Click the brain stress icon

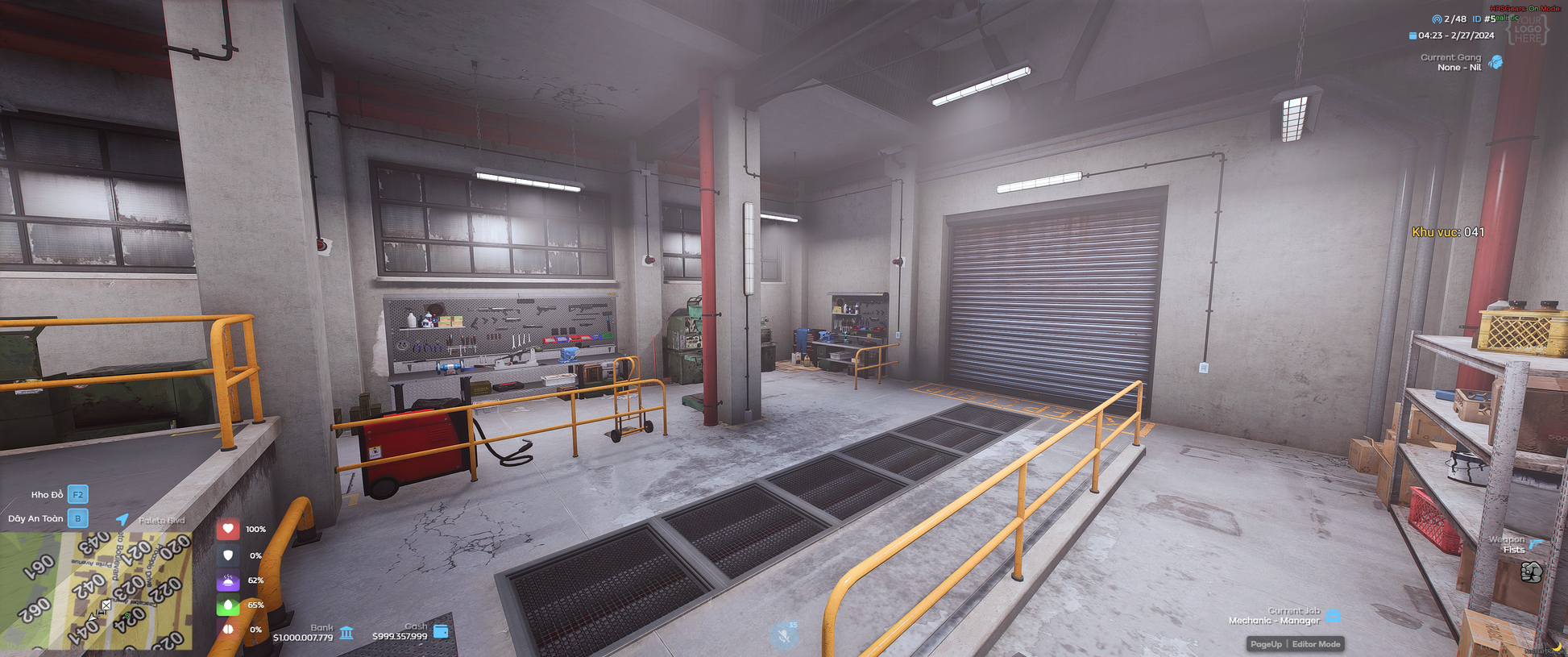pos(228,629)
